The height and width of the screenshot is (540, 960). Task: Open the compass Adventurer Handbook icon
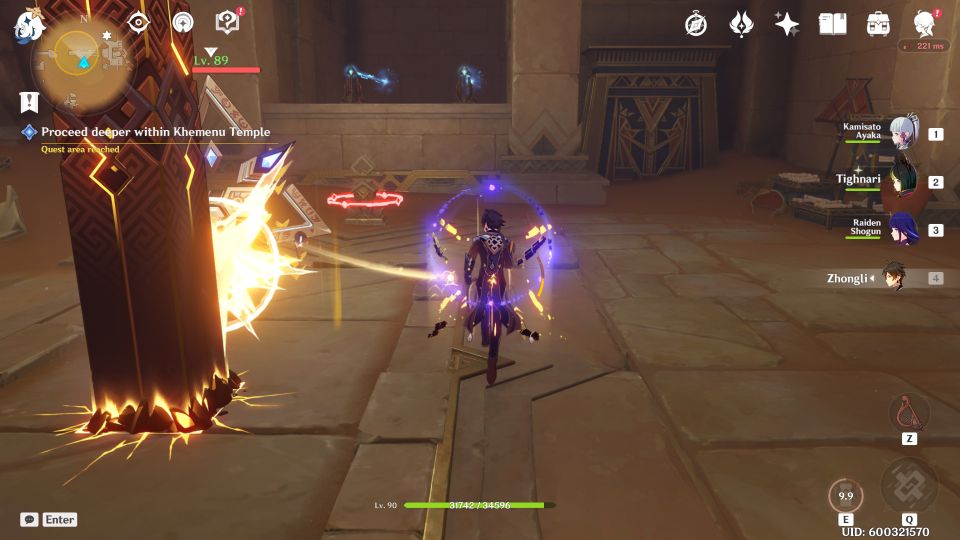point(696,24)
